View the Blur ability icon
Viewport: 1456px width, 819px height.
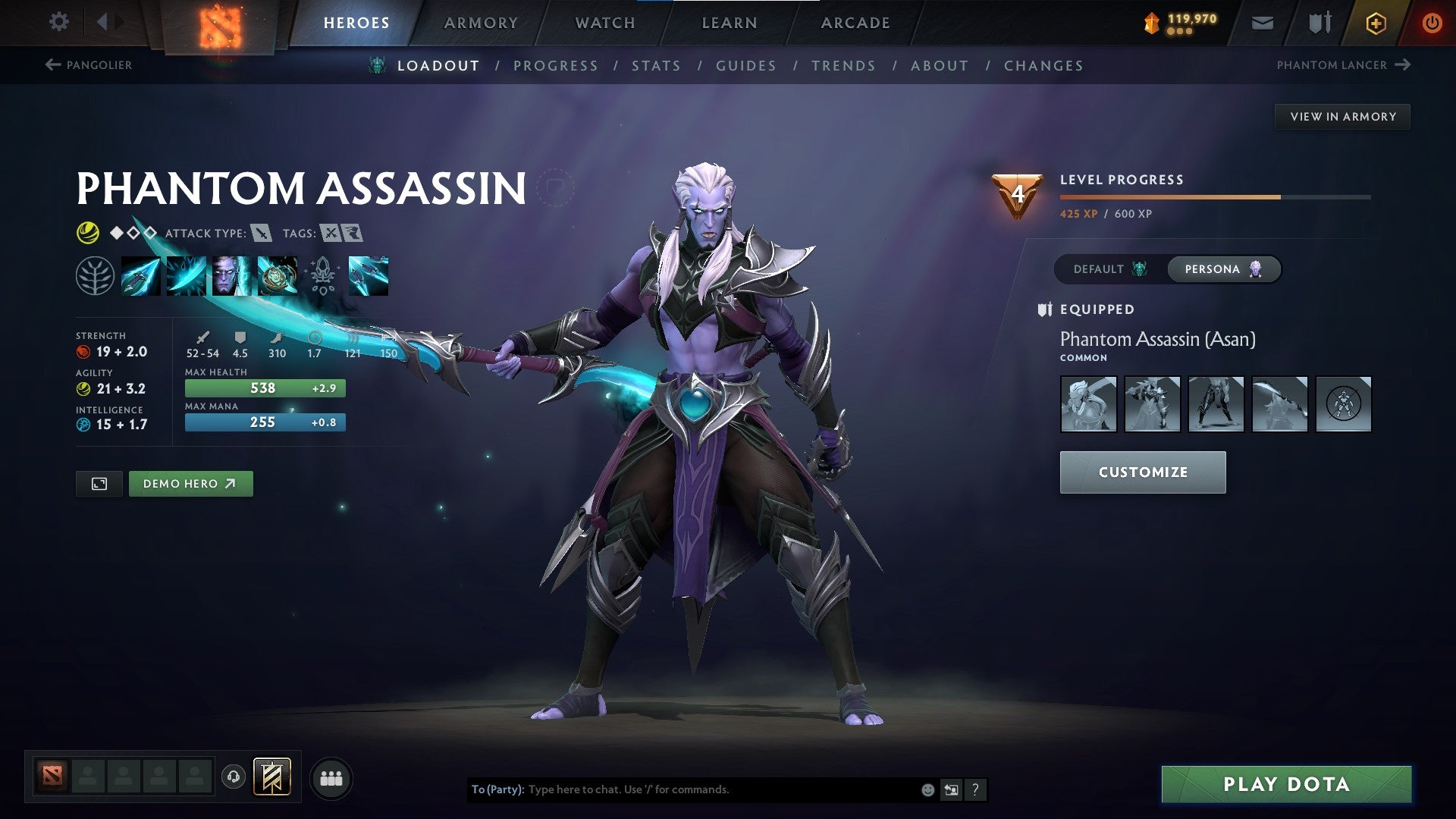[231, 275]
